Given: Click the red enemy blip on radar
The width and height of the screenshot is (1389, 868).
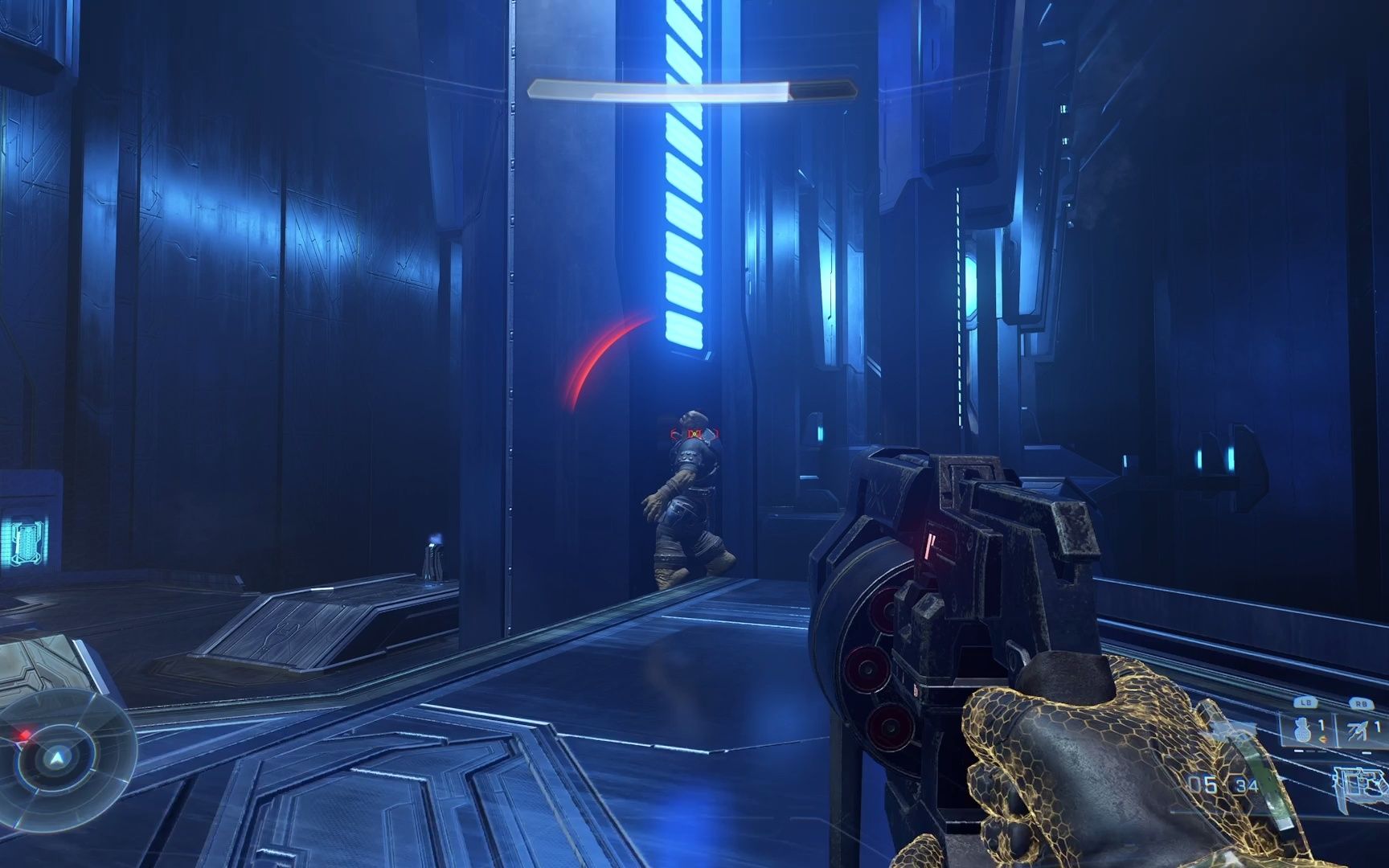Looking at the screenshot, I should point(26,734).
